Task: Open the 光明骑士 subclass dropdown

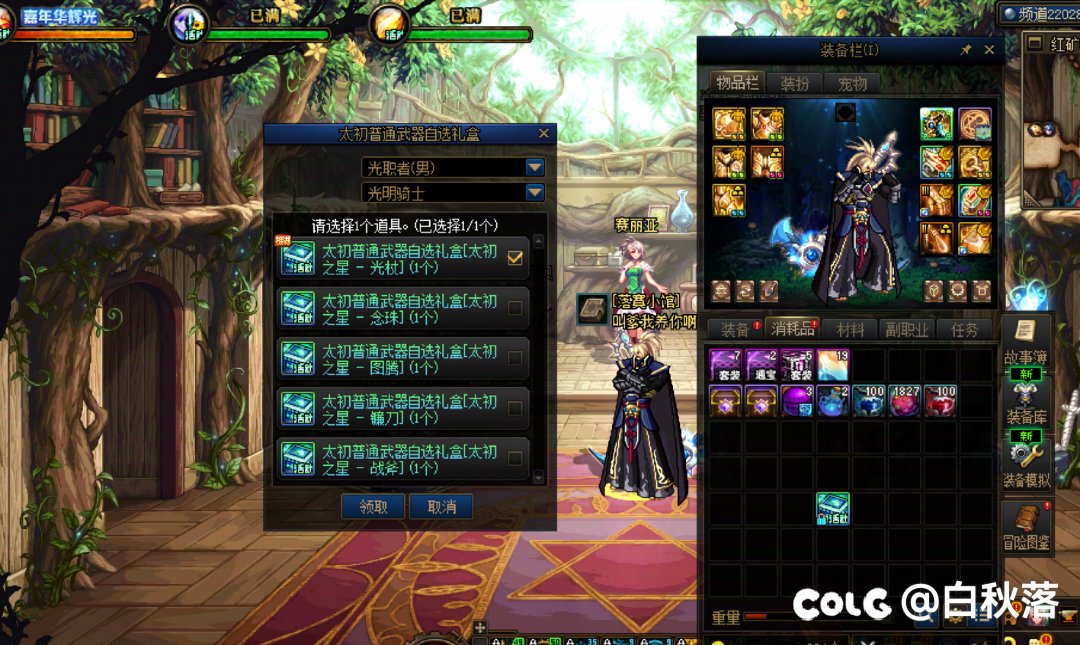Action: coord(535,193)
